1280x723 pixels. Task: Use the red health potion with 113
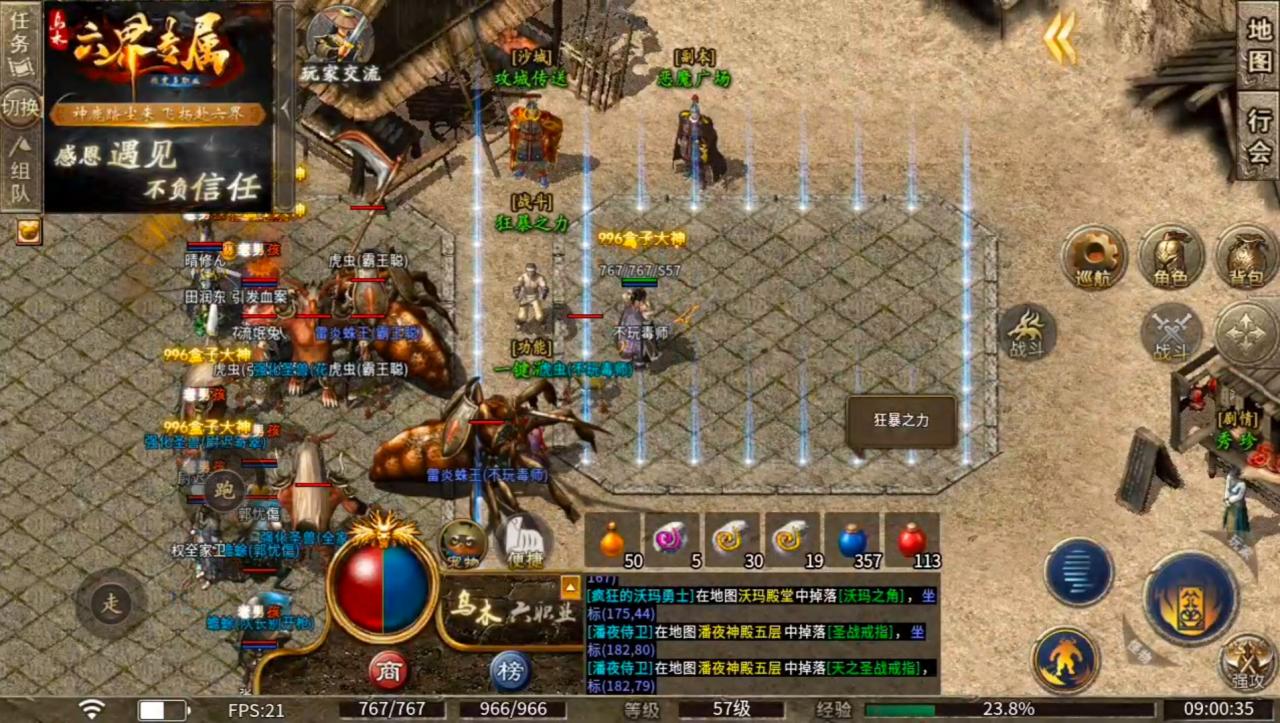911,540
